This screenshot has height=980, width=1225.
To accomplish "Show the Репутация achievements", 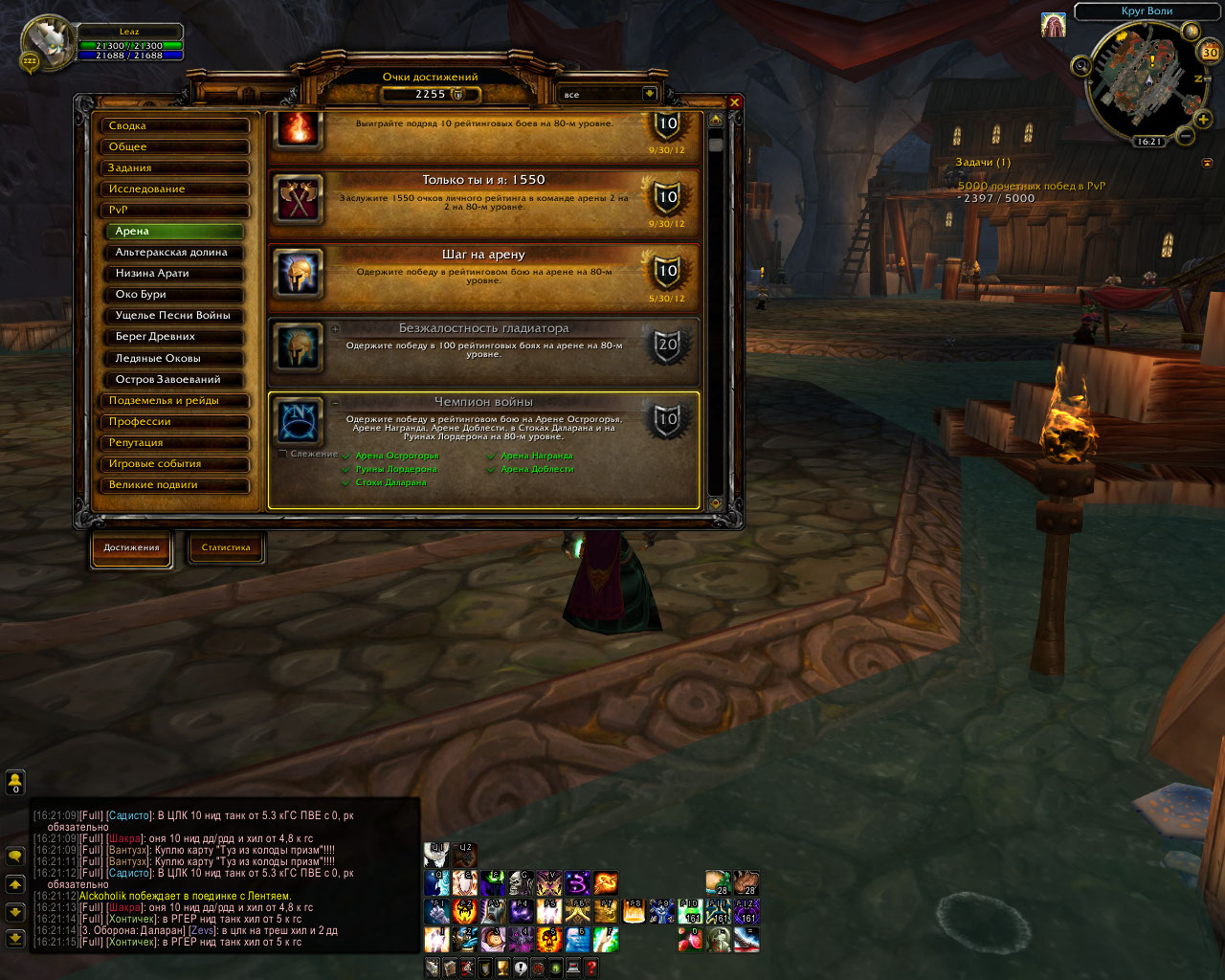I will click(175, 443).
